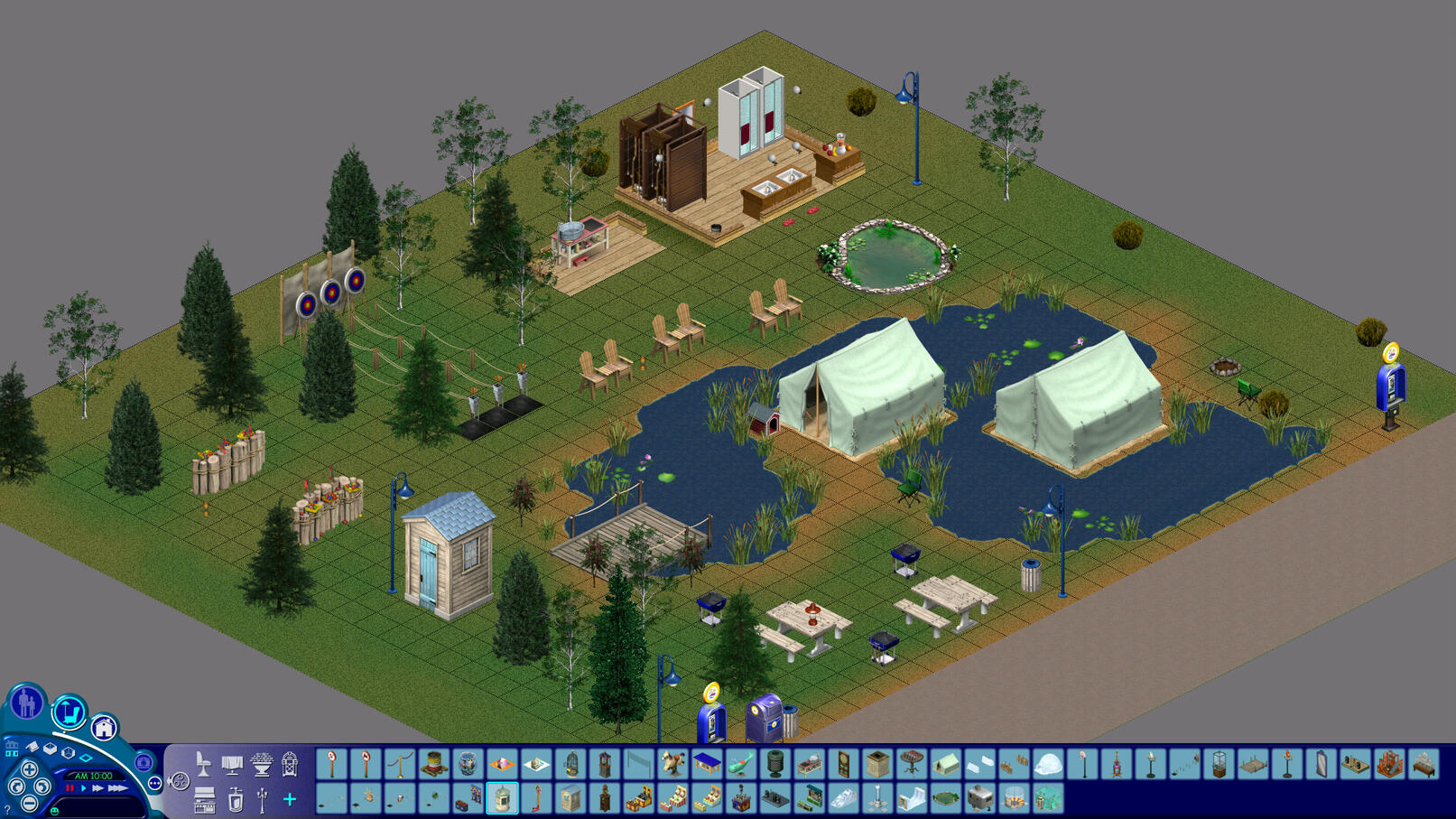Screen dimensions: 1456x819
Task: Select the Appliances category stove icon
Action: [x=204, y=799]
